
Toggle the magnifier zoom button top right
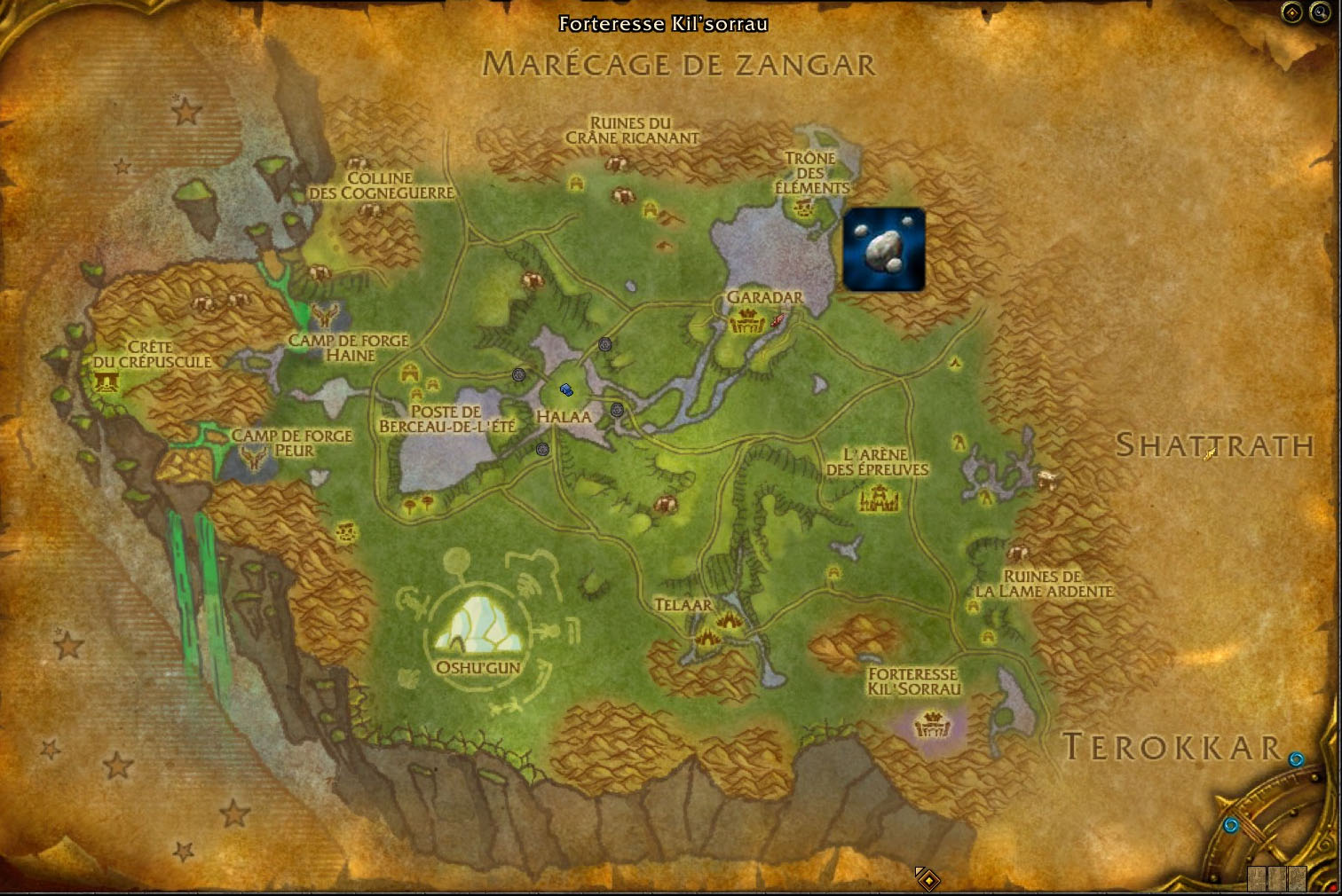[x=1320, y=12]
